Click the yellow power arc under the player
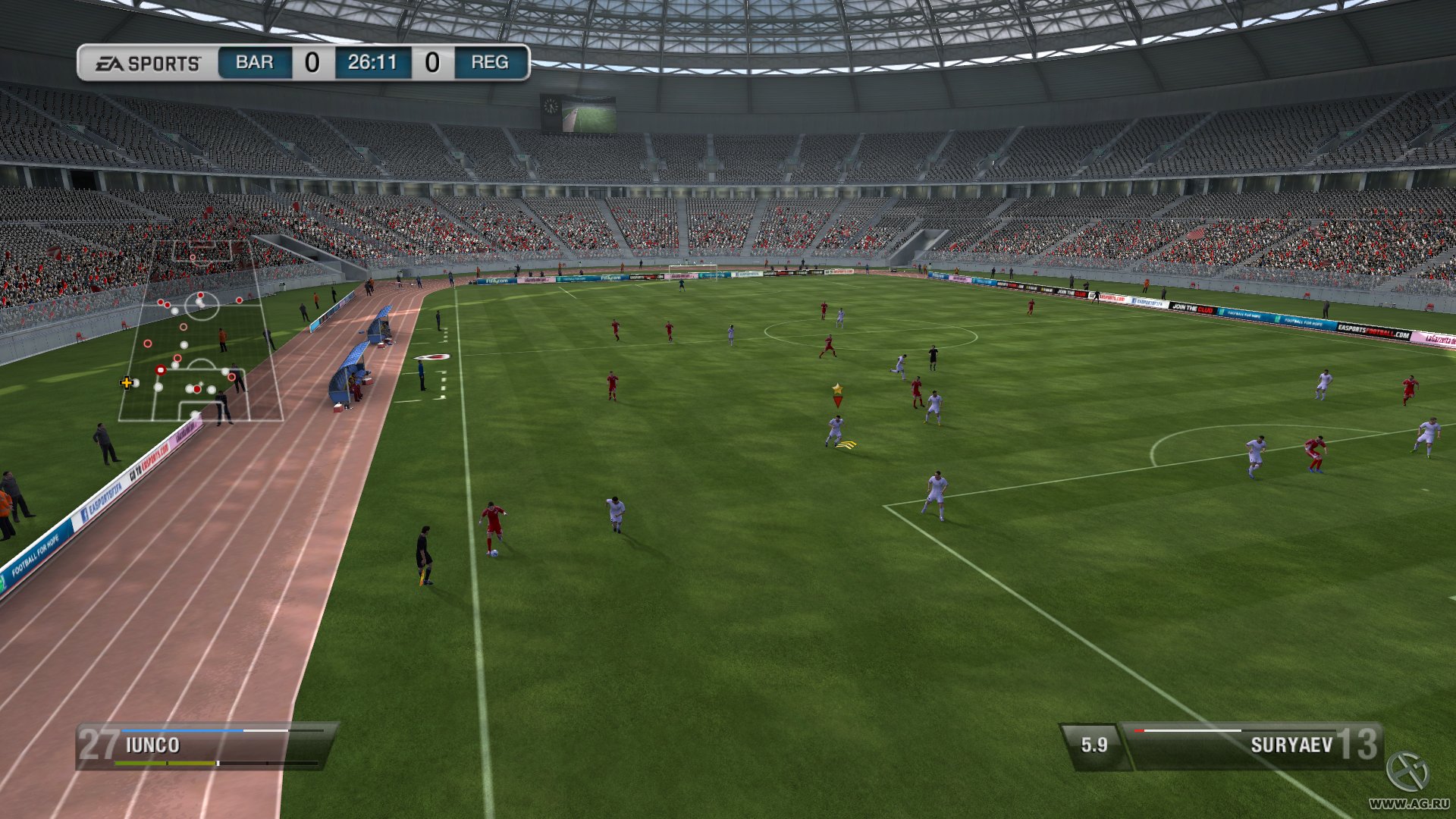The height and width of the screenshot is (819, 1456). point(847,444)
